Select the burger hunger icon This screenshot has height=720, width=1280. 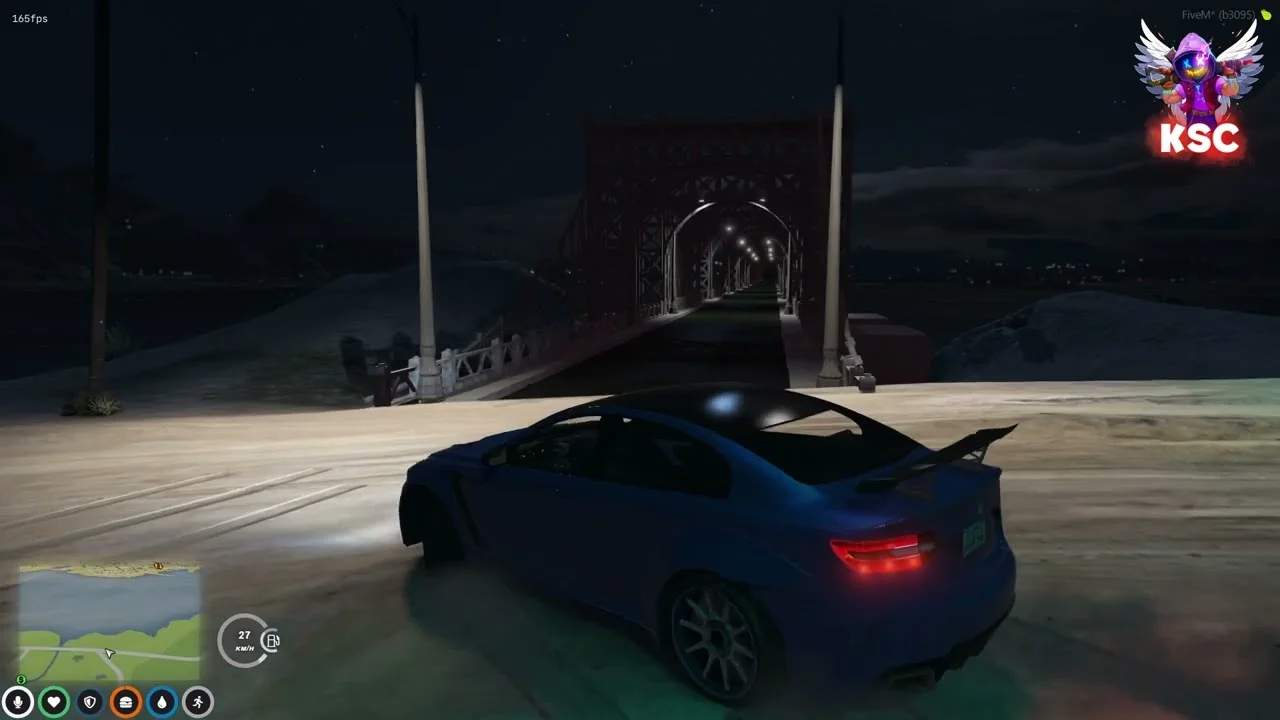pos(126,702)
